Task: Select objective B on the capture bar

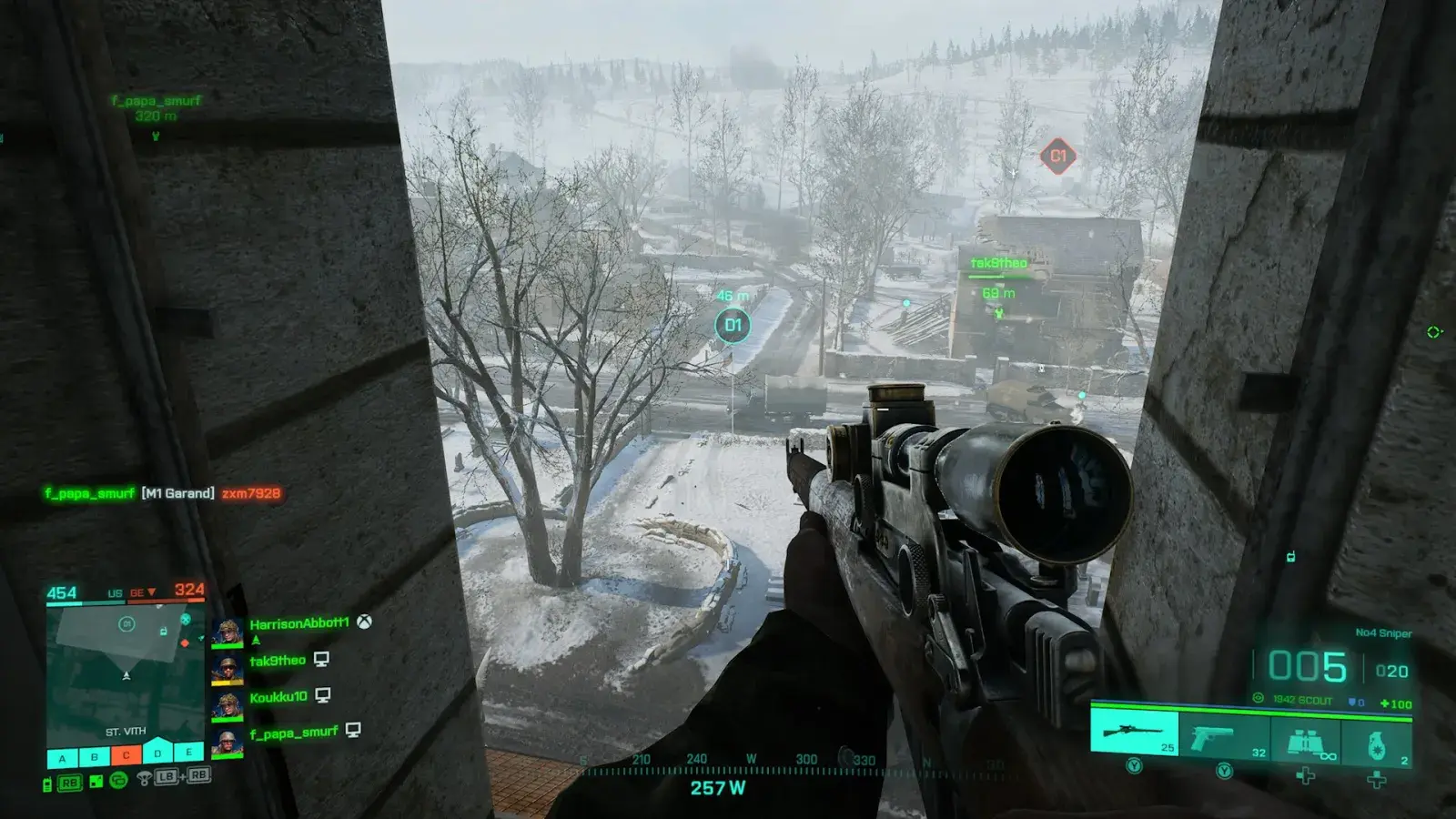Action: [94, 756]
